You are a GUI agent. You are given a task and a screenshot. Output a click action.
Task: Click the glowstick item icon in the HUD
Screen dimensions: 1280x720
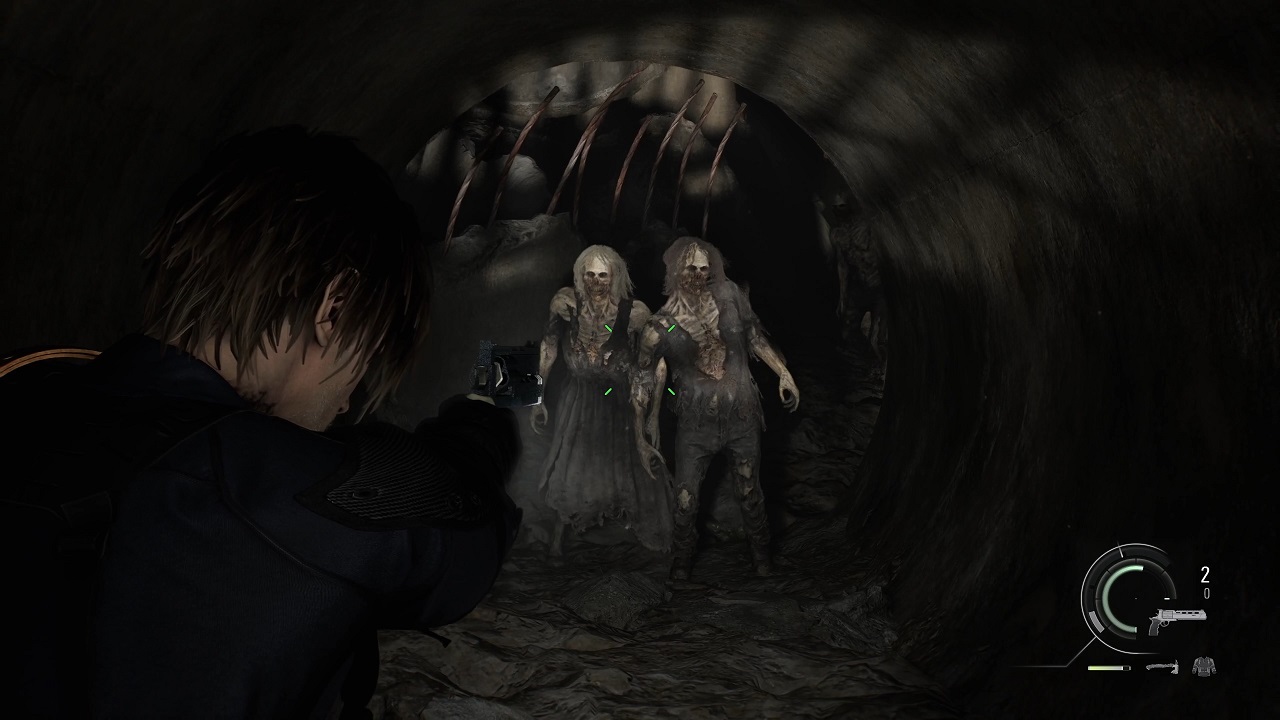click(x=1108, y=668)
